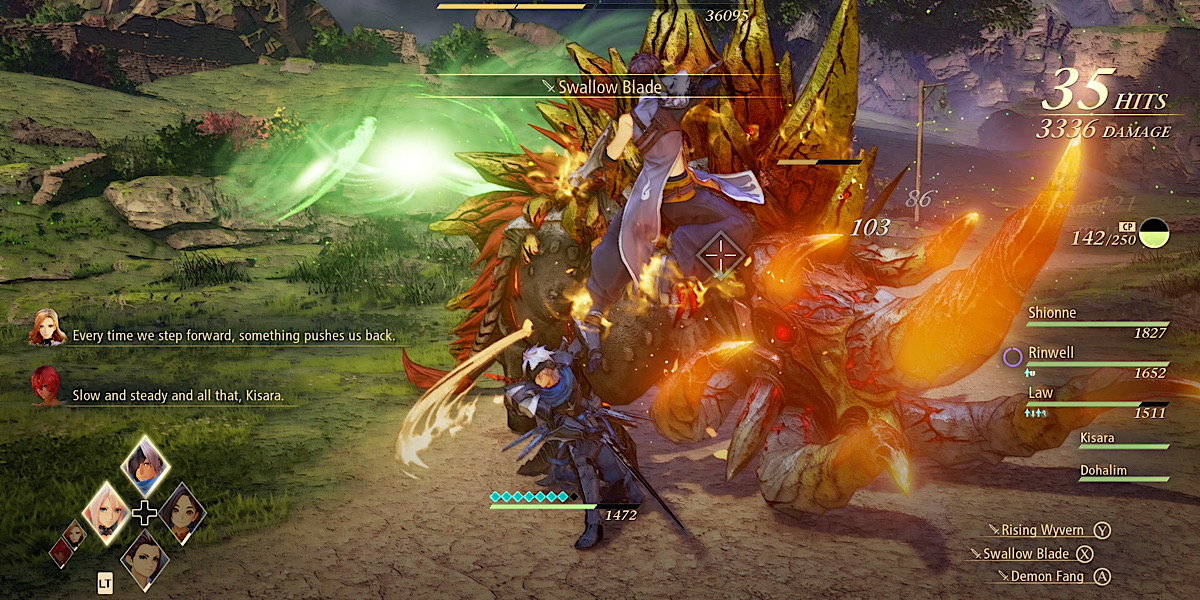
Task: Trigger Shionne's pink-haired boost portrait
Action: pyautogui.click(x=107, y=514)
